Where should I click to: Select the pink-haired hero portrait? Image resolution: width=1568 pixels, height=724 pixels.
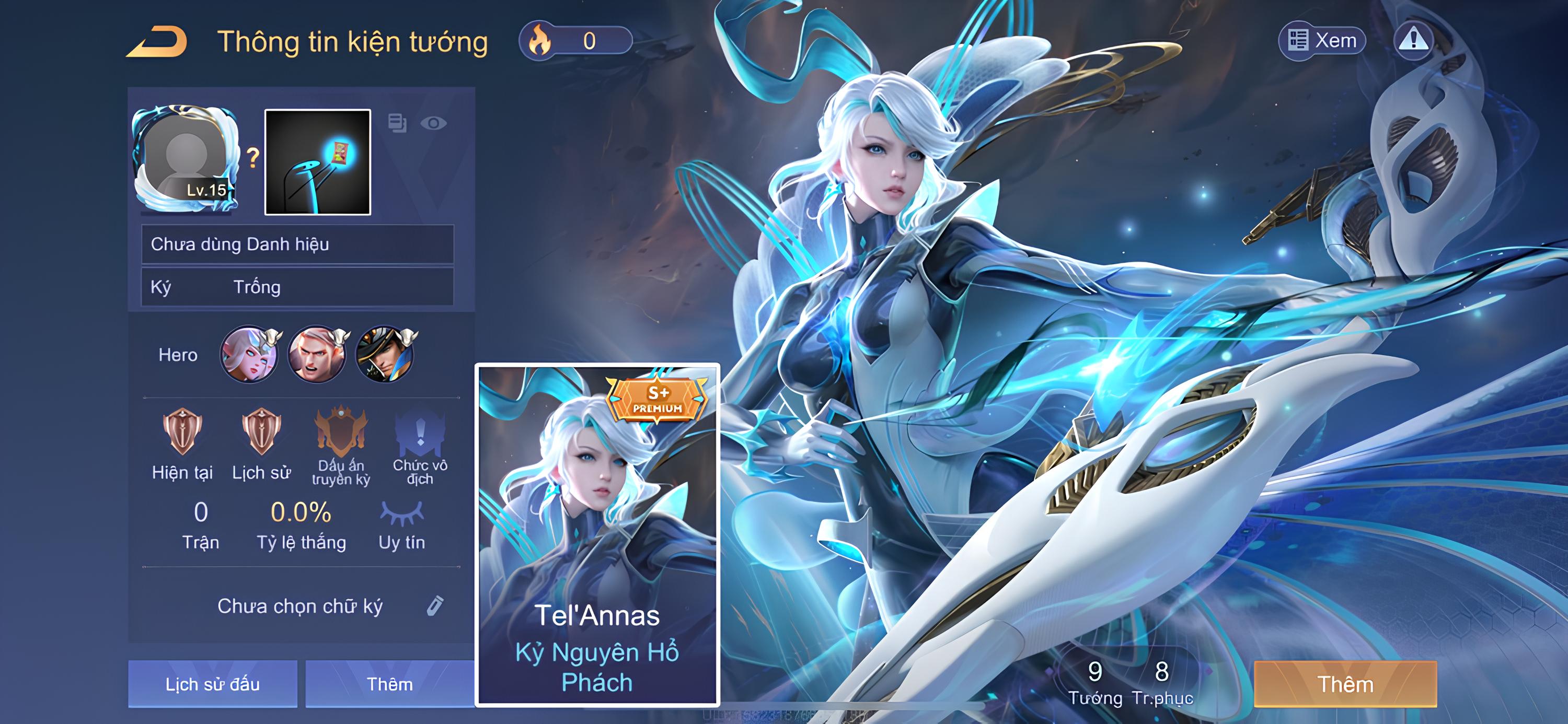click(249, 355)
